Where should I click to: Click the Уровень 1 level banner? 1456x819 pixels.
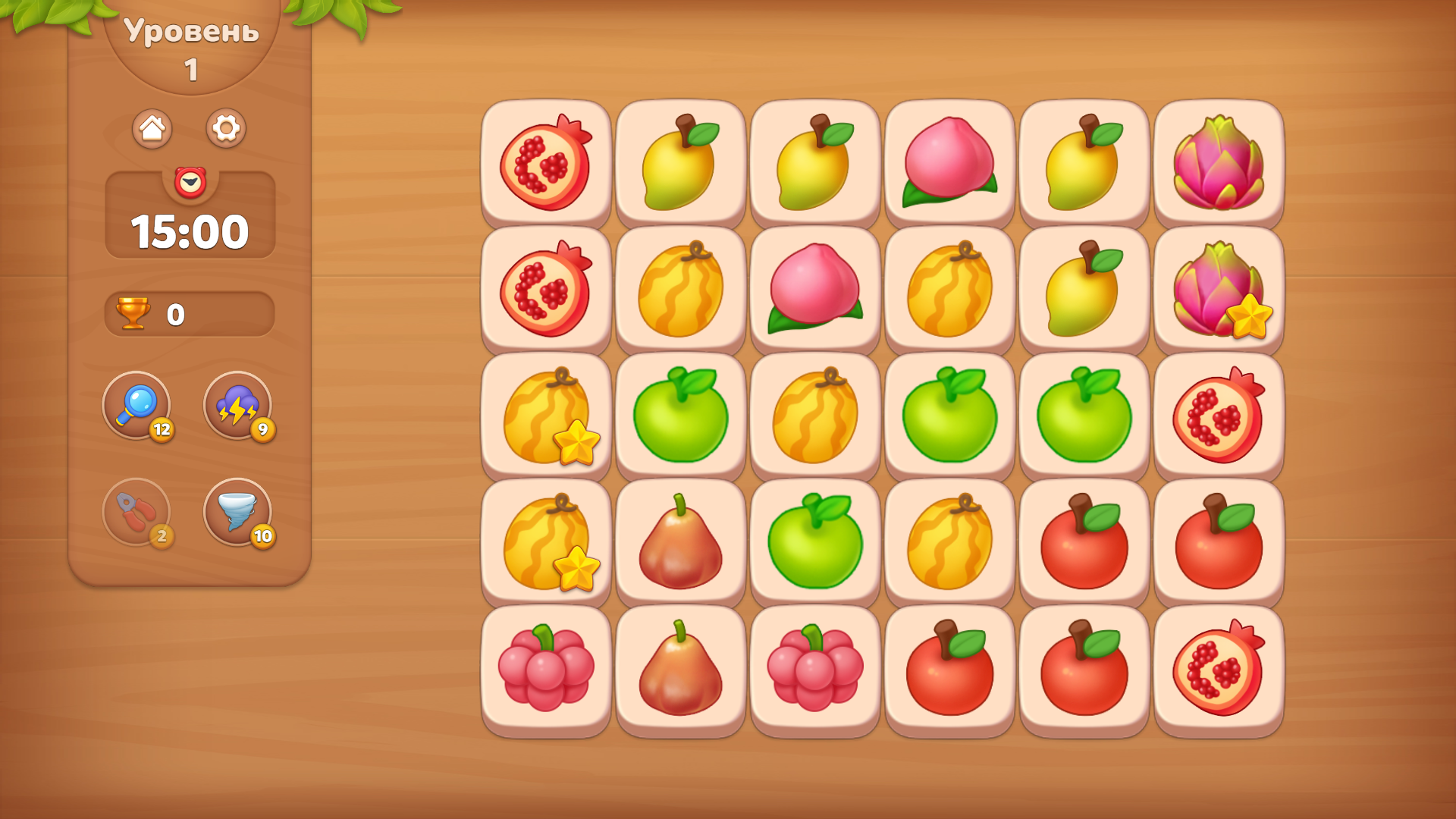point(190,49)
